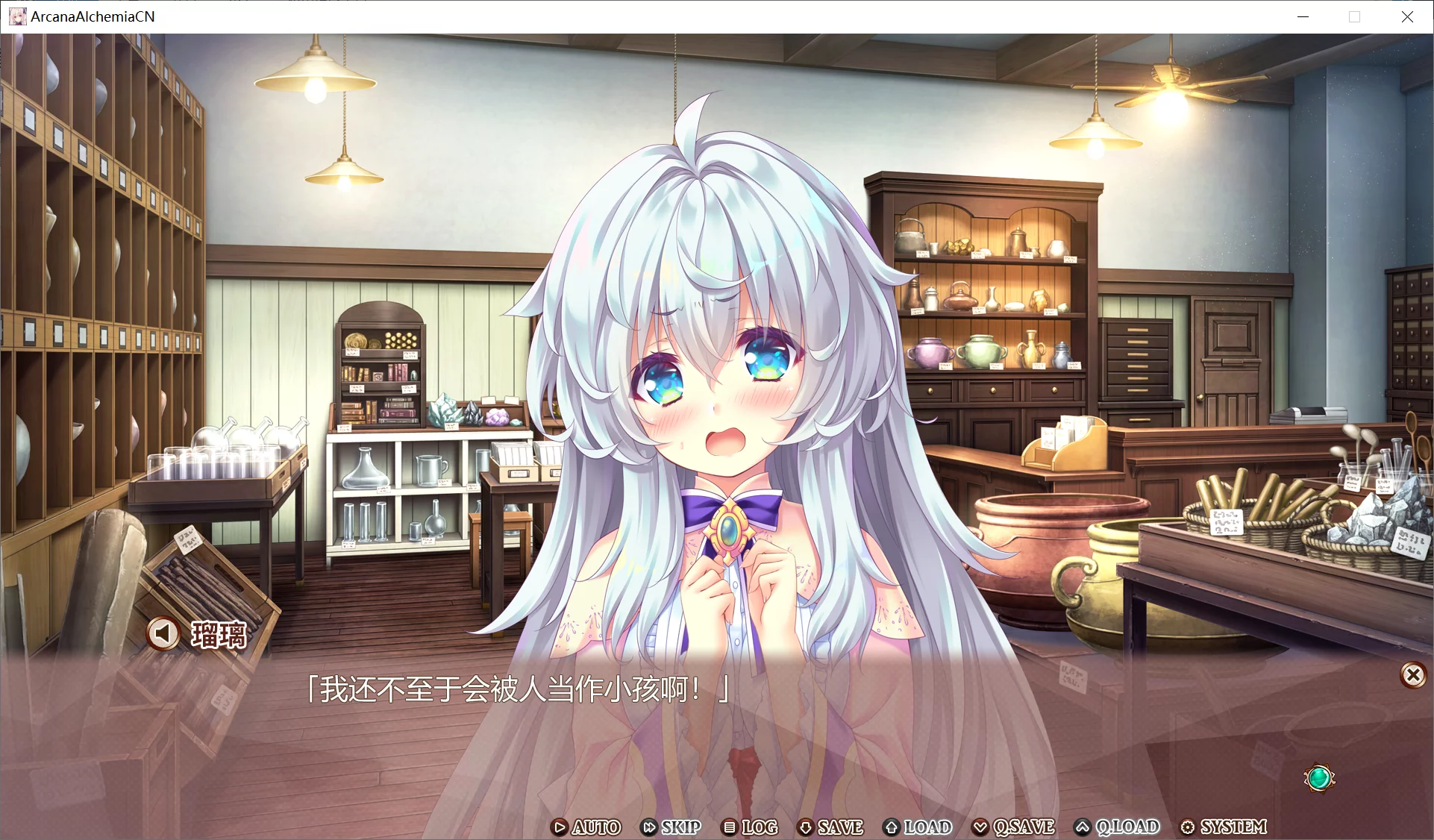Click the SAVE down-arrow icon
Image resolution: width=1434 pixels, height=840 pixels.
(x=806, y=828)
